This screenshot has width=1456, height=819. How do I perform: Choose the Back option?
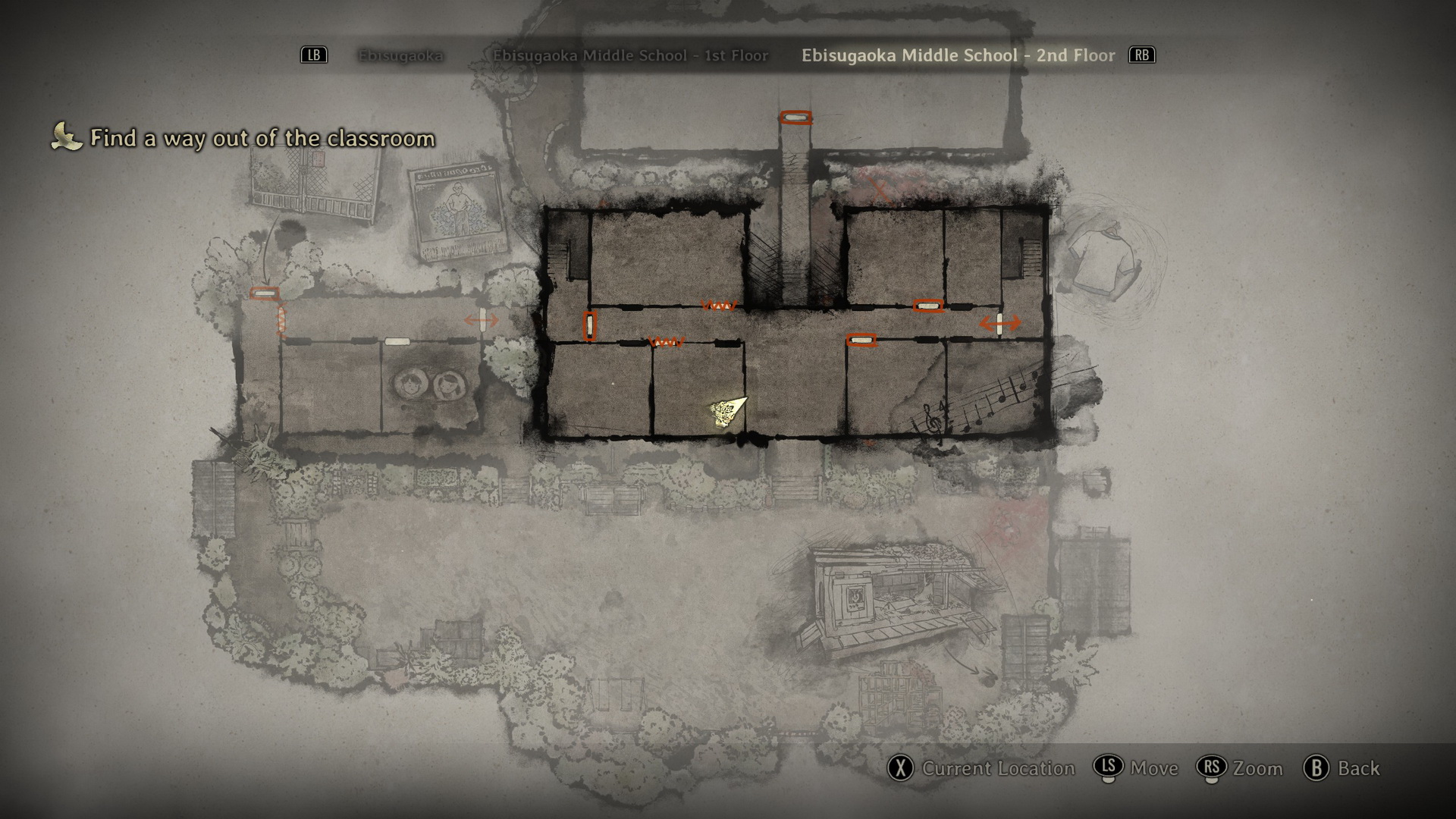point(1358,768)
